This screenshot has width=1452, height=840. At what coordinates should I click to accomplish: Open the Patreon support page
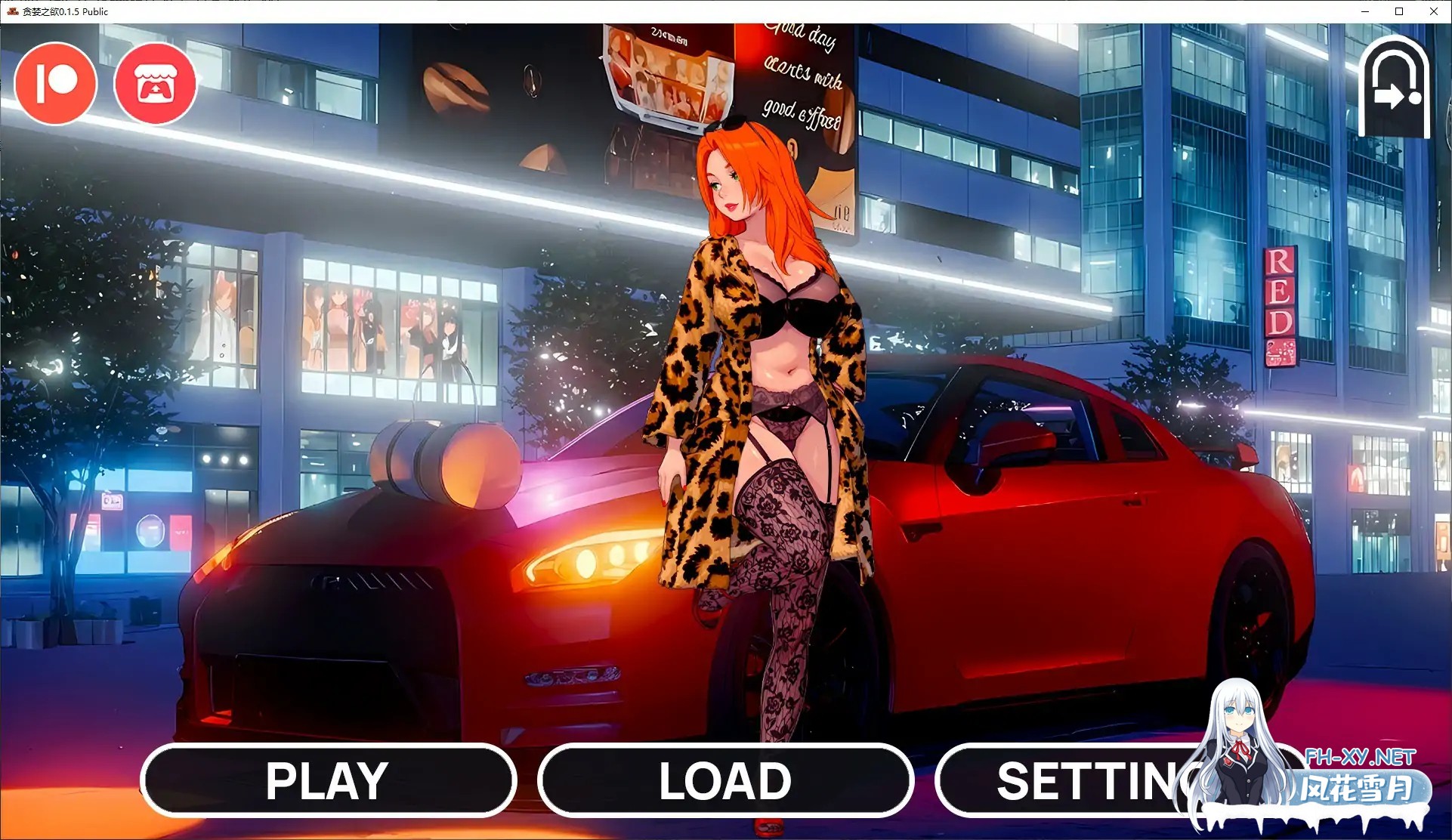55,83
